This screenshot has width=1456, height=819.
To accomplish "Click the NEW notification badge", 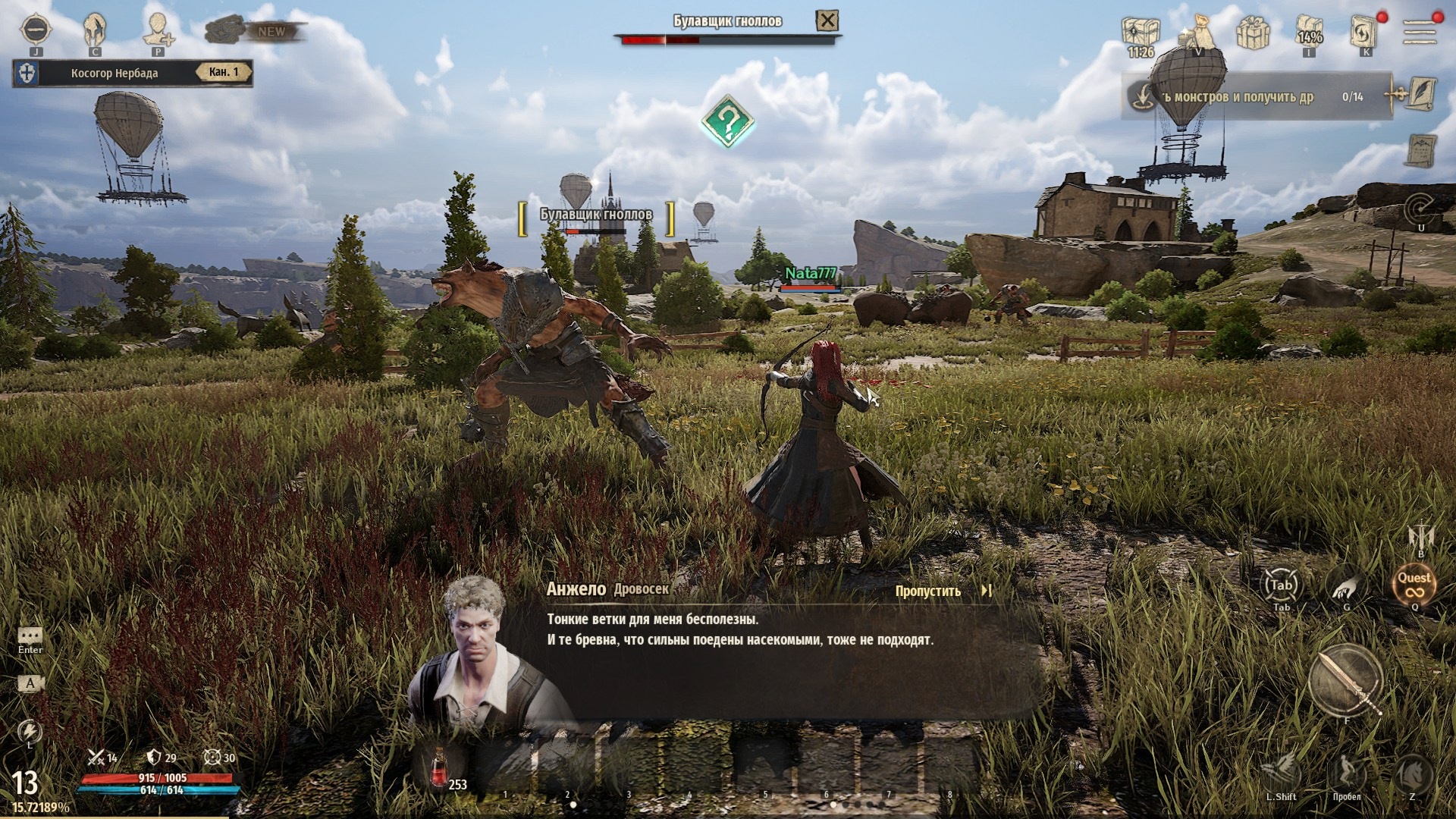I will 271,32.
